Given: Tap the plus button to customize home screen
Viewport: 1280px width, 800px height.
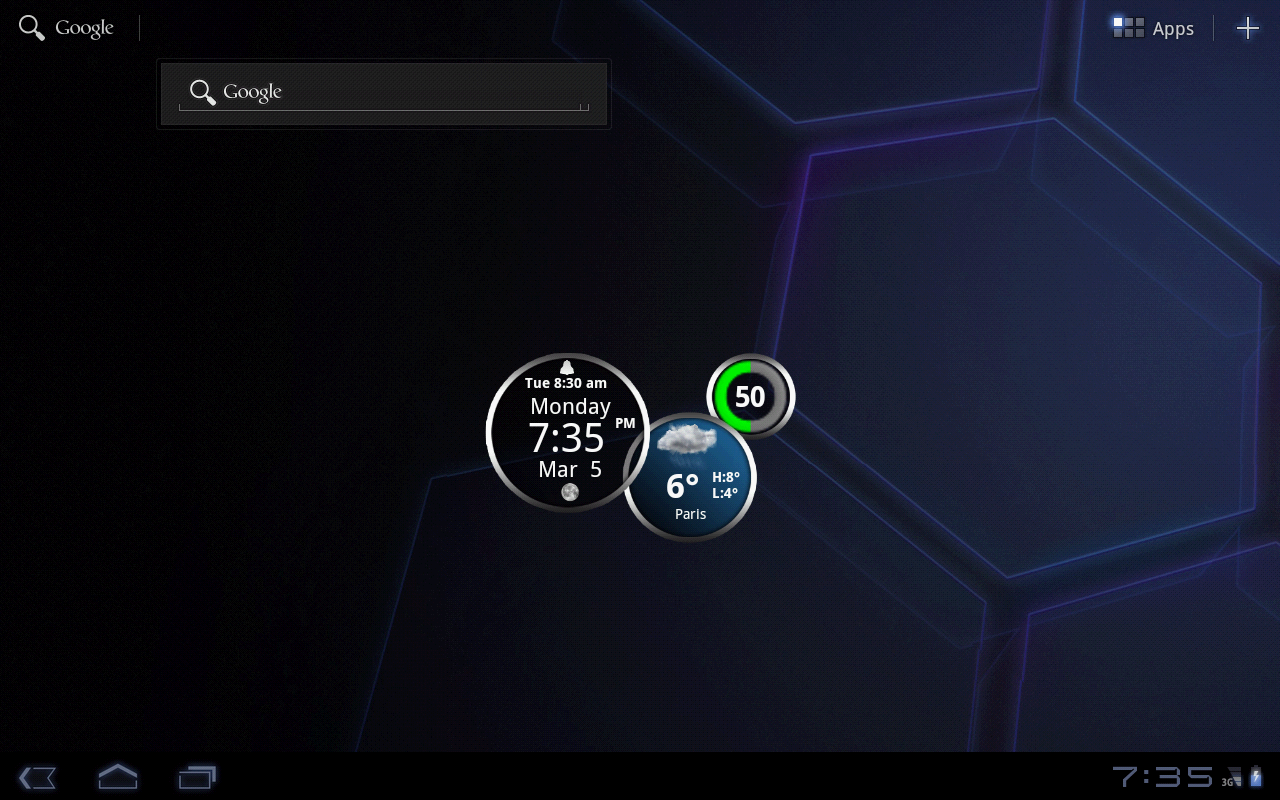Looking at the screenshot, I should click(x=1247, y=28).
